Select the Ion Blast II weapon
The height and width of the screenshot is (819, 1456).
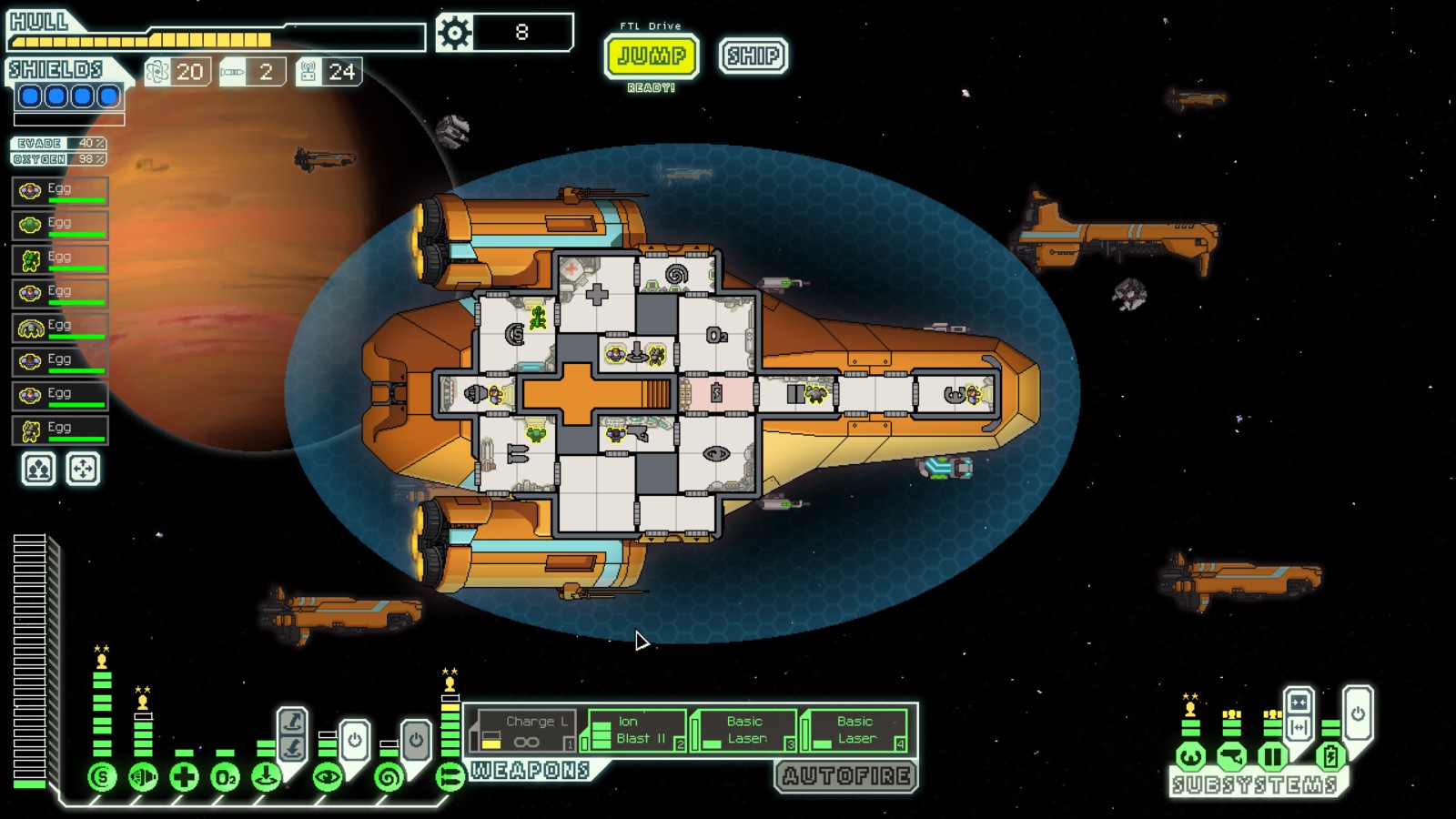[637, 730]
